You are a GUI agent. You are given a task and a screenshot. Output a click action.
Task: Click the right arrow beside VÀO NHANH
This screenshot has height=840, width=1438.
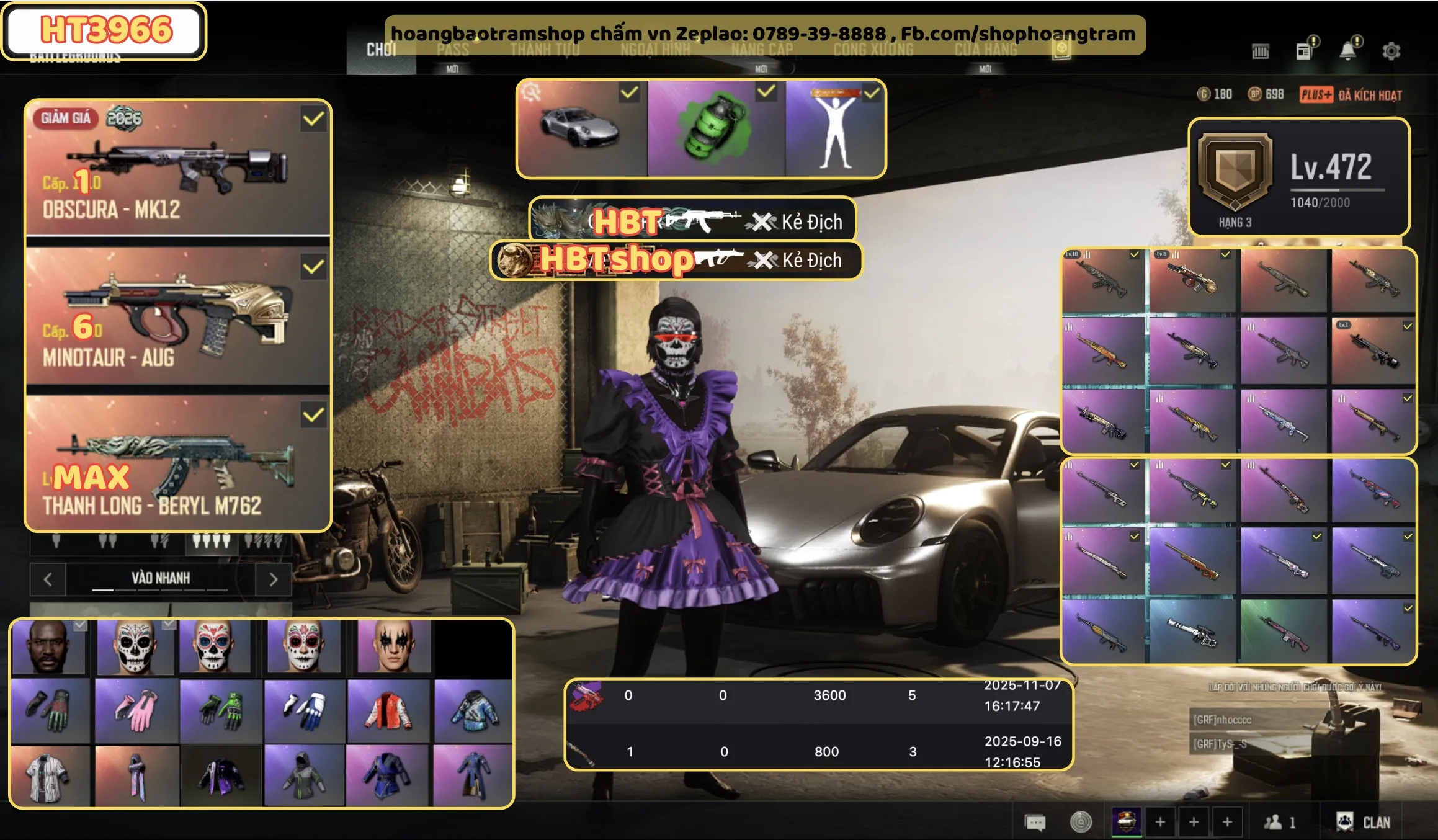(x=274, y=579)
